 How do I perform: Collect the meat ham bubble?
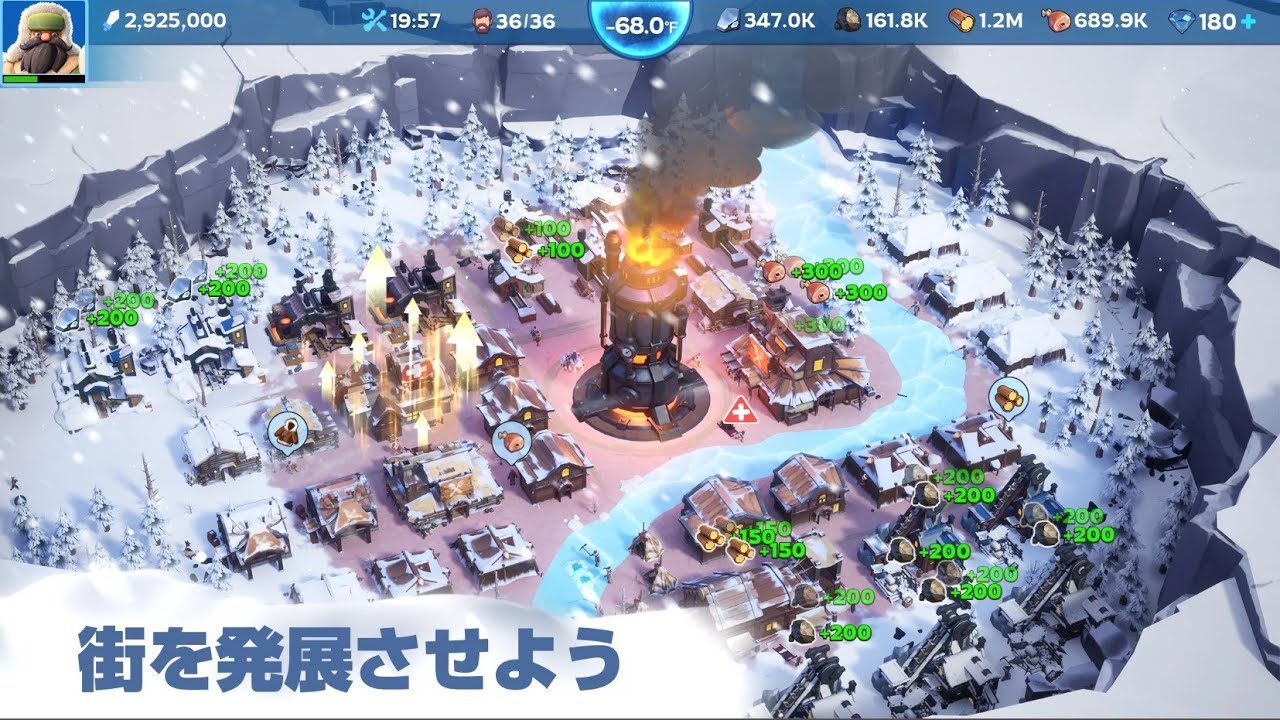pyautogui.click(x=513, y=440)
